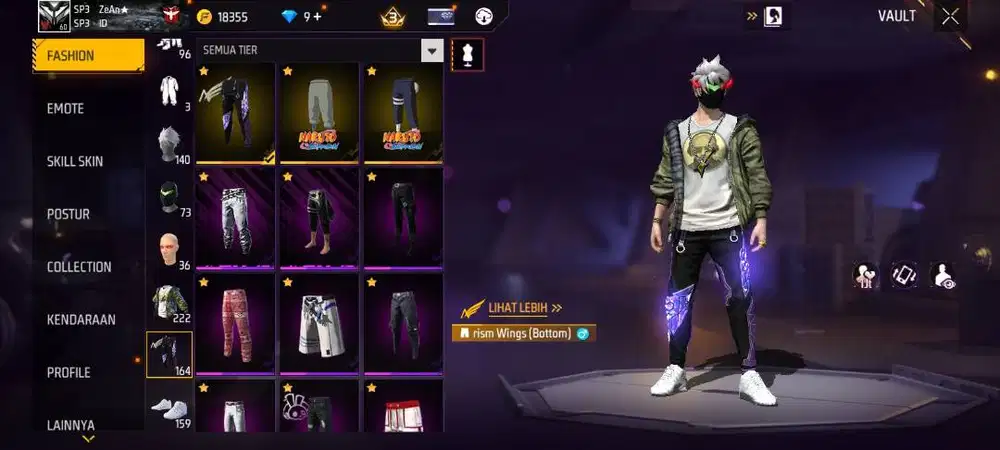
Task: Select the green-eyed black mask category
Action: click(169, 196)
